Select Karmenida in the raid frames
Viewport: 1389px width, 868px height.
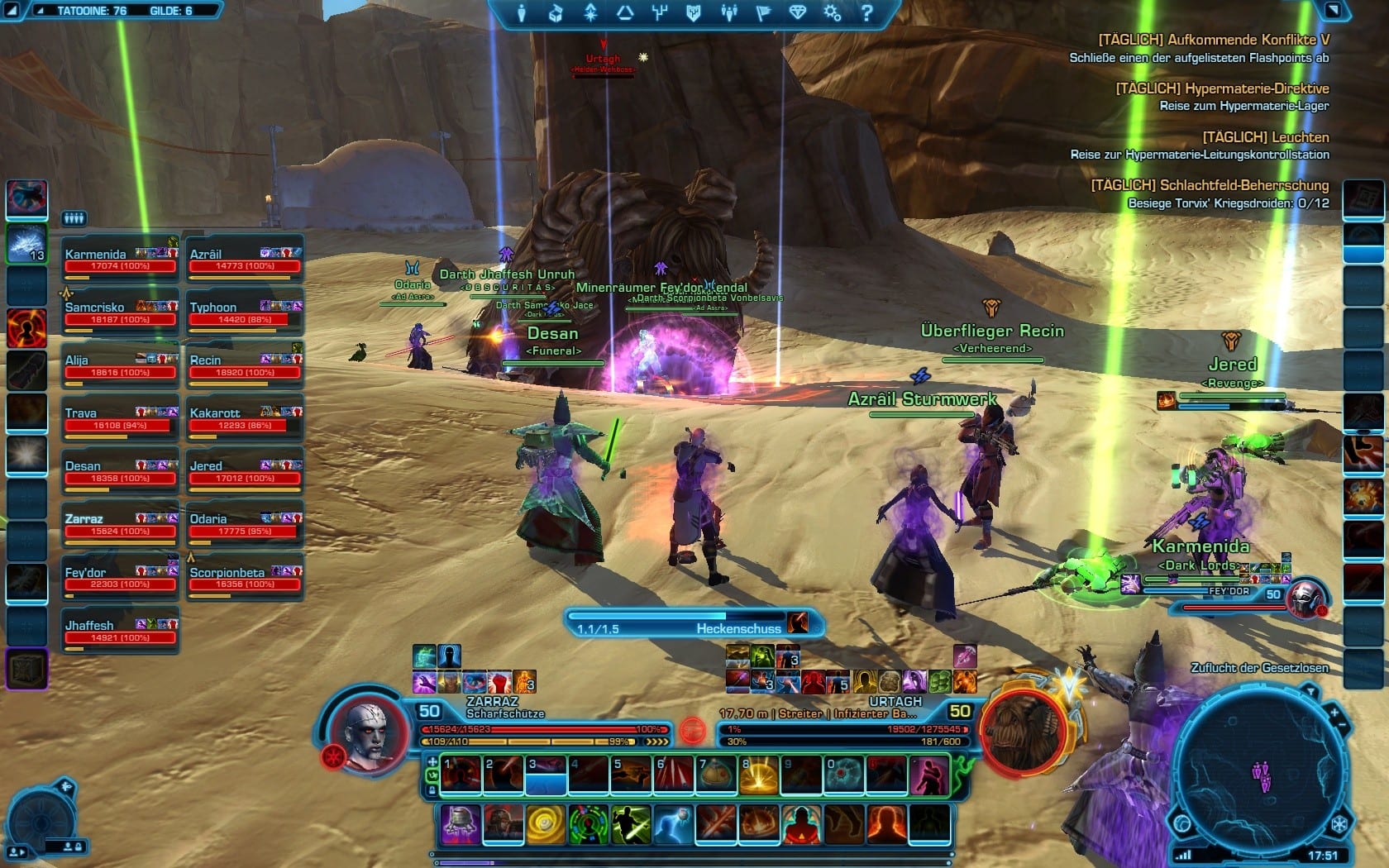[x=120, y=260]
